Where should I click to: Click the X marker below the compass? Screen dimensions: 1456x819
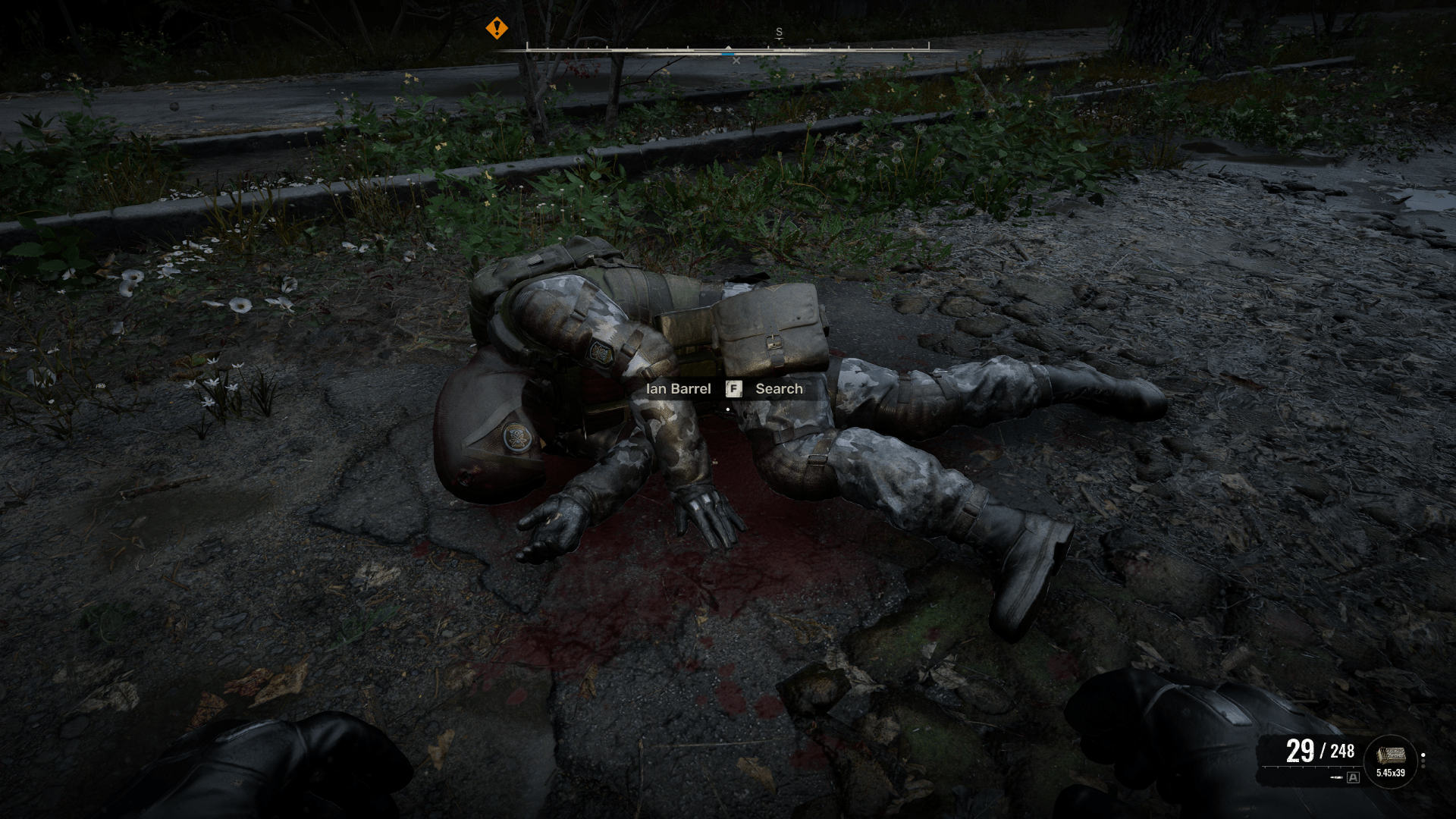[x=737, y=59]
